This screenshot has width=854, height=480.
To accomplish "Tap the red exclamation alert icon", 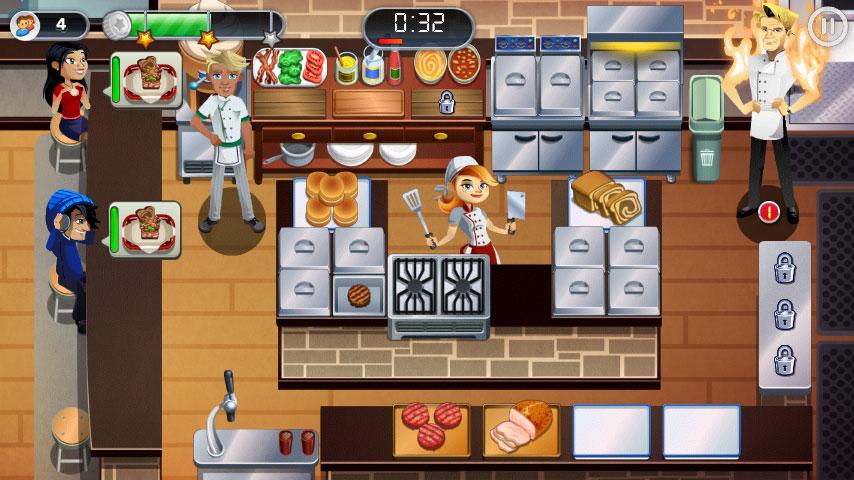I will 768,211.
